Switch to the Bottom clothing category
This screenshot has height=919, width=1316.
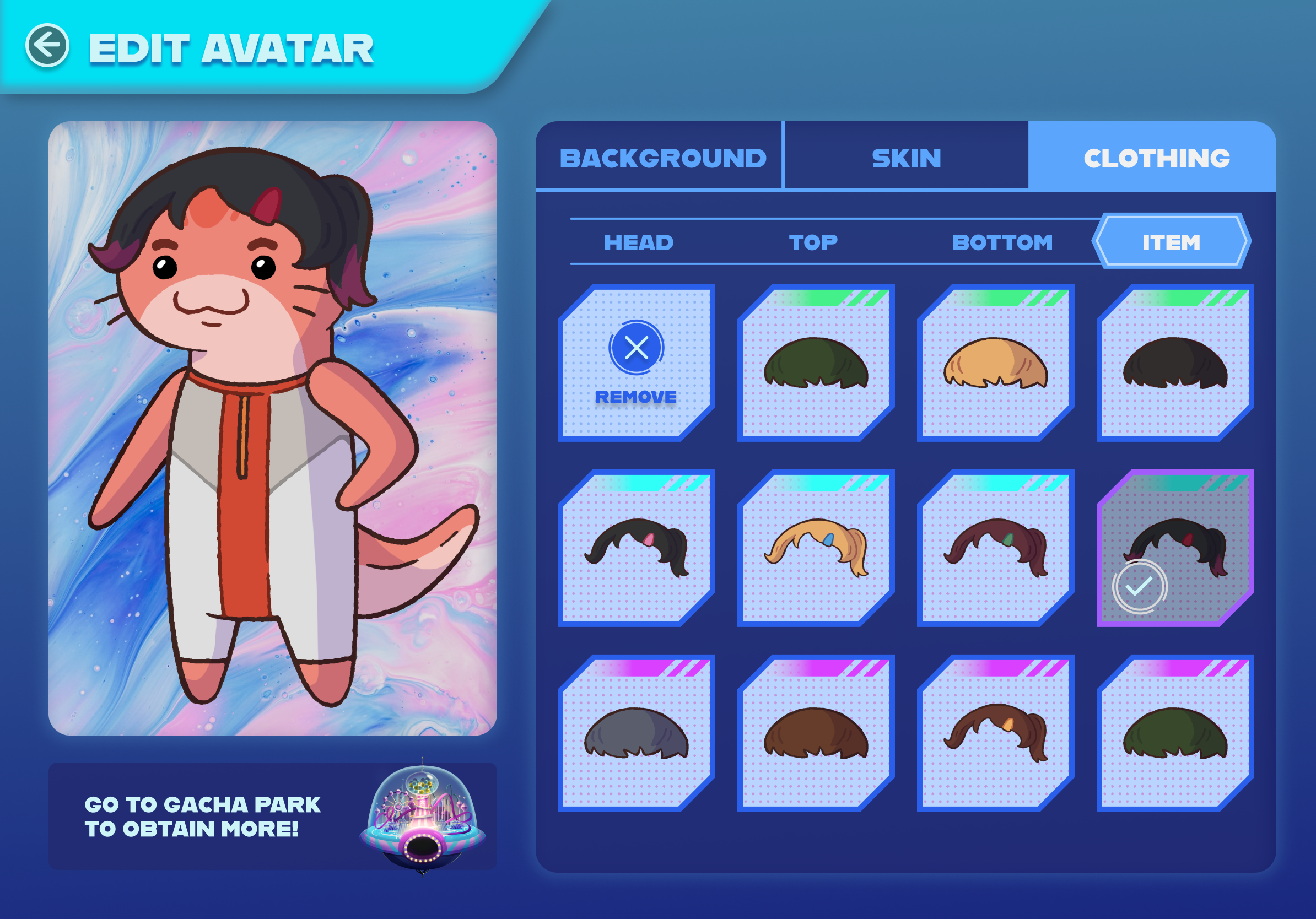point(1002,242)
